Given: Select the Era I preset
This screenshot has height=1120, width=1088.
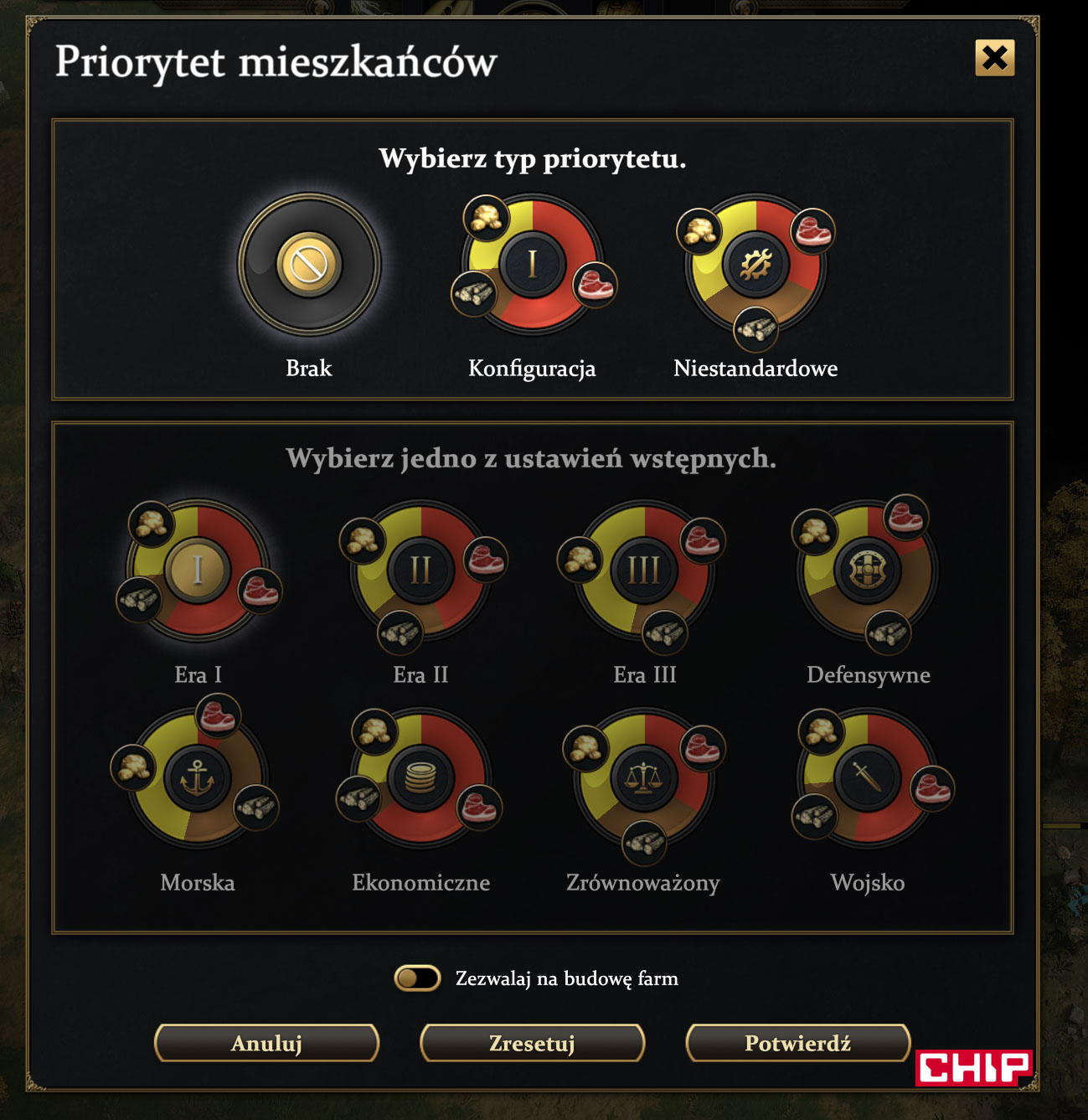Looking at the screenshot, I should pos(198,570).
